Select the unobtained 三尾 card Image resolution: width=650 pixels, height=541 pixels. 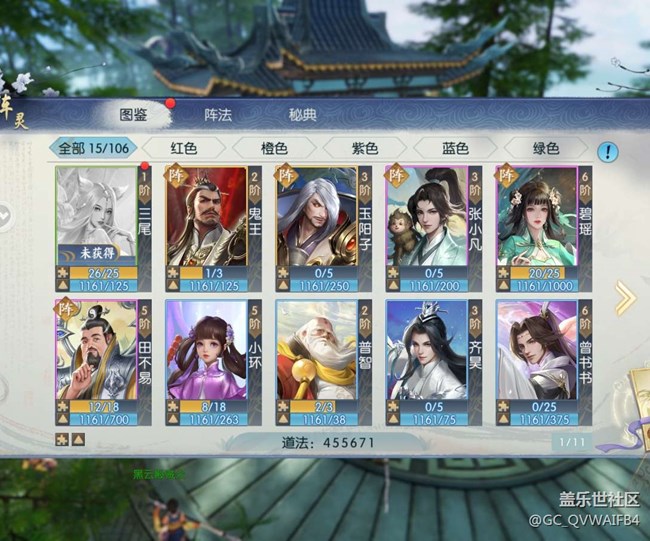(x=103, y=225)
